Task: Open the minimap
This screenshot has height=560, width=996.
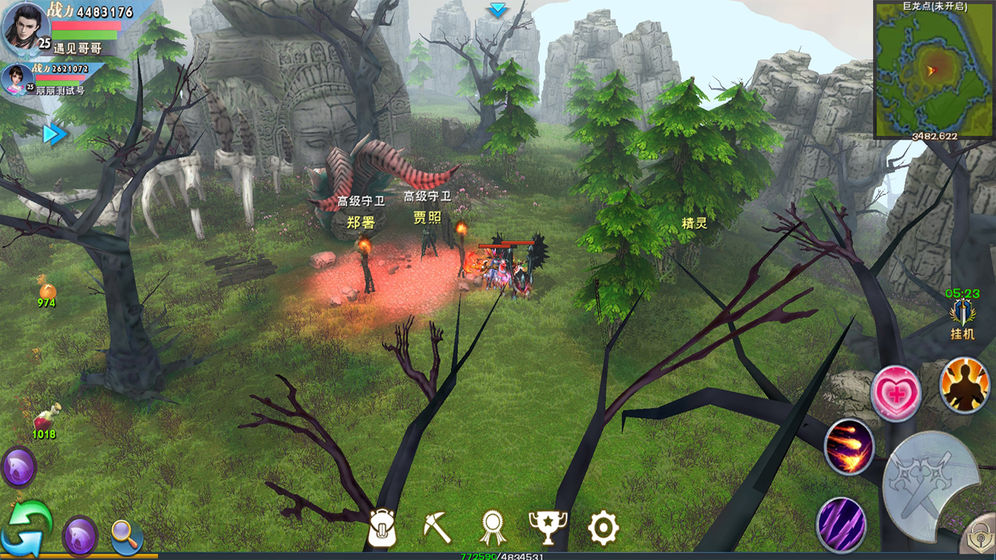Action: click(x=934, y=68)
